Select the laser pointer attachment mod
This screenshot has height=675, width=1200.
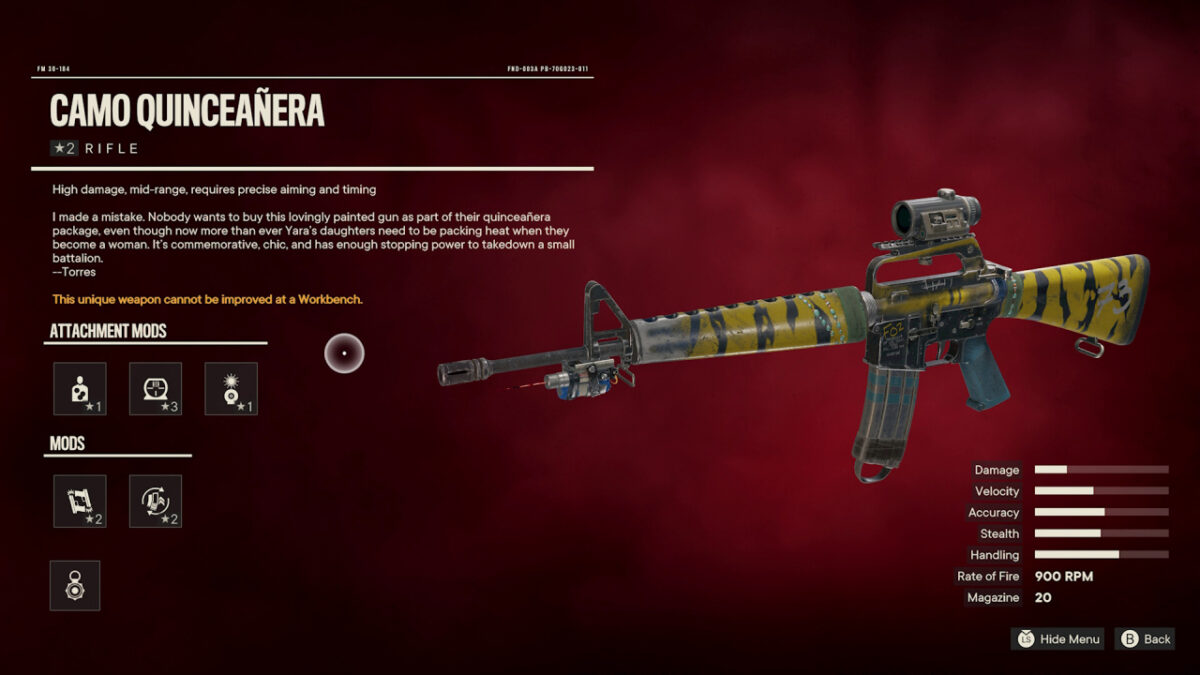(231, 389)
